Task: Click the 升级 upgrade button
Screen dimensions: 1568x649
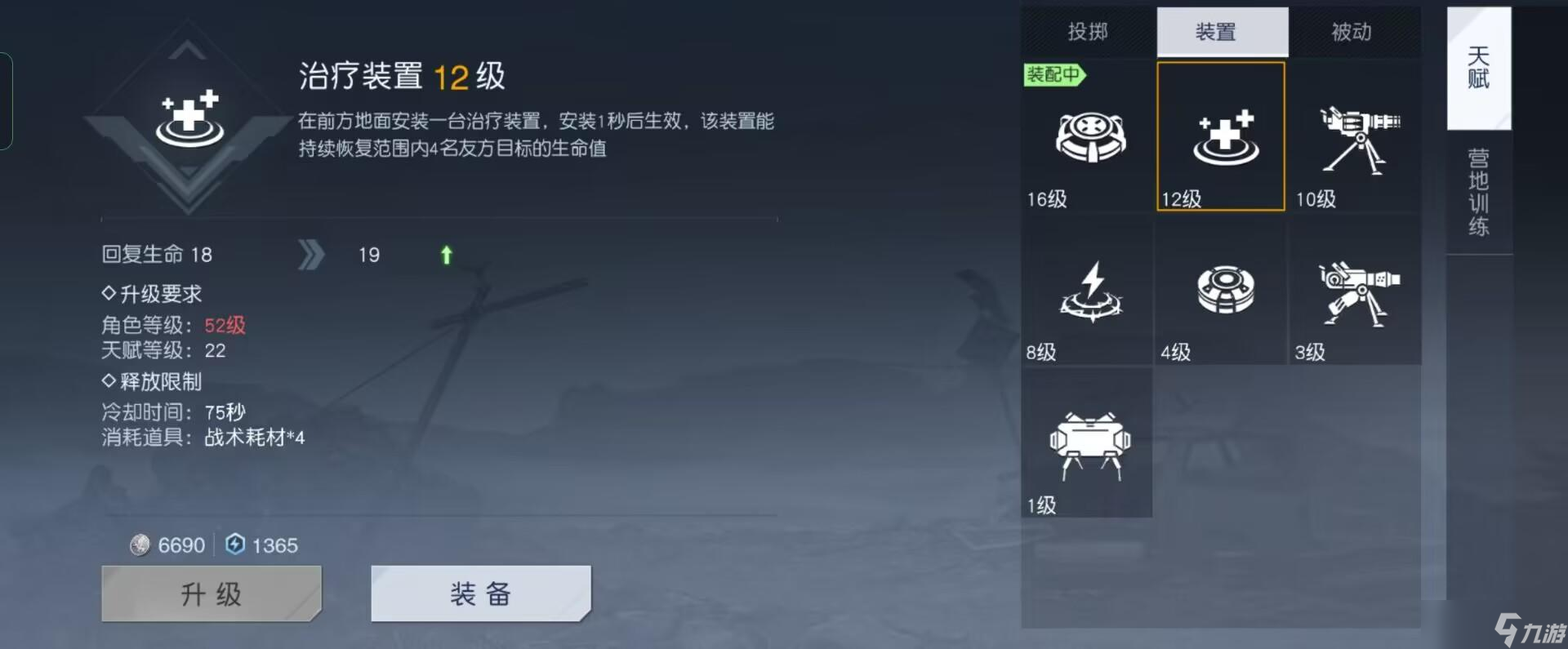Action: click(x=211, y=593)
